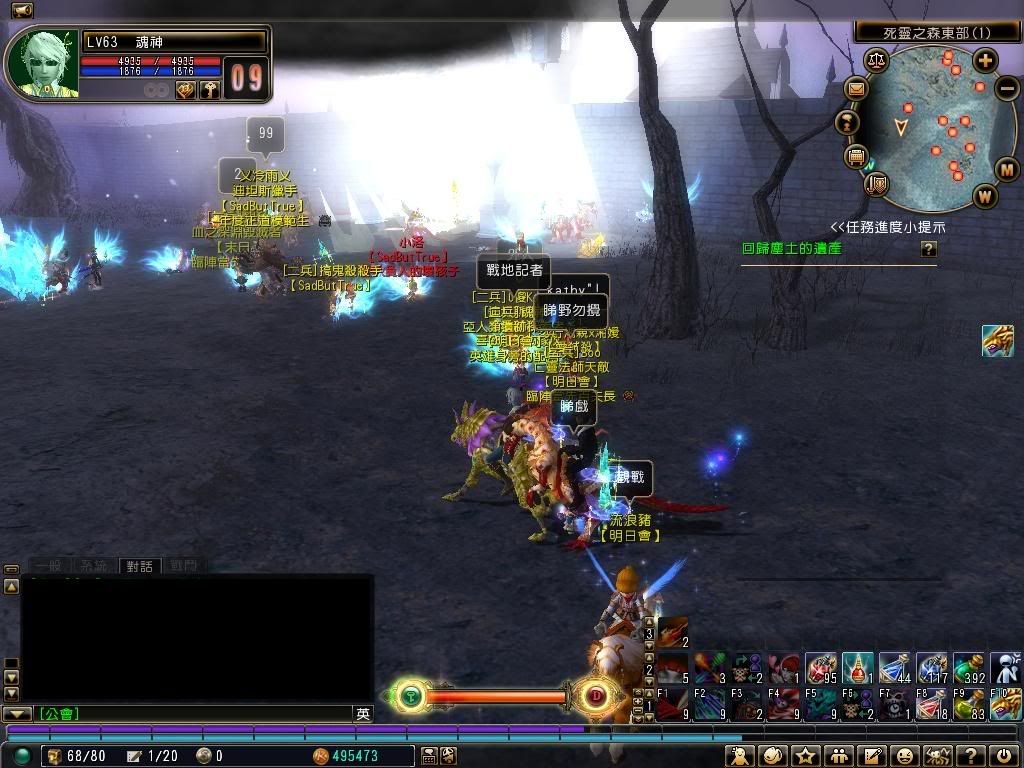Click the quest hint question mark button
The image size is (1024, 768).
[x=929, y=249]
